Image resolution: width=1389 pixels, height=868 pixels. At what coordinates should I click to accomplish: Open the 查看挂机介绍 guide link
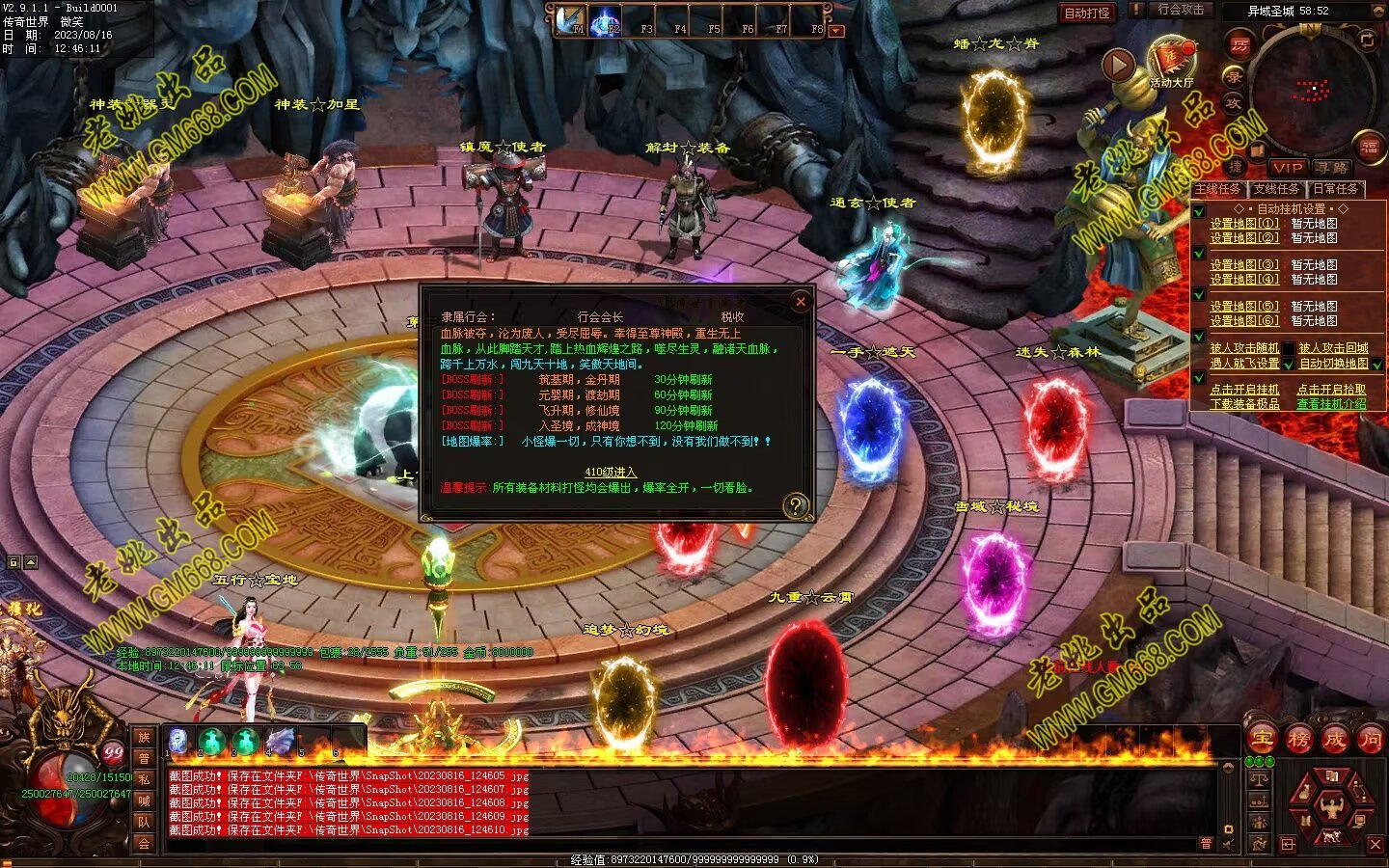click(1331, 404)
